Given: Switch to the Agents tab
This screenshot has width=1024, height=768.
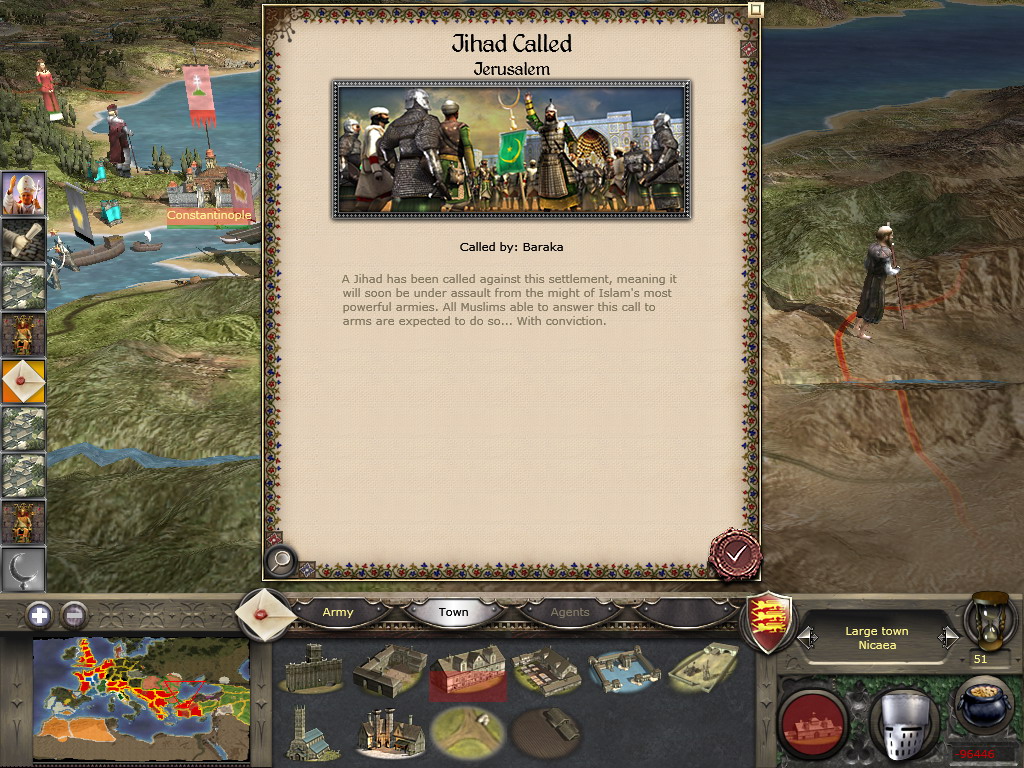Looking at the screenshot, I should coord(570,612).
